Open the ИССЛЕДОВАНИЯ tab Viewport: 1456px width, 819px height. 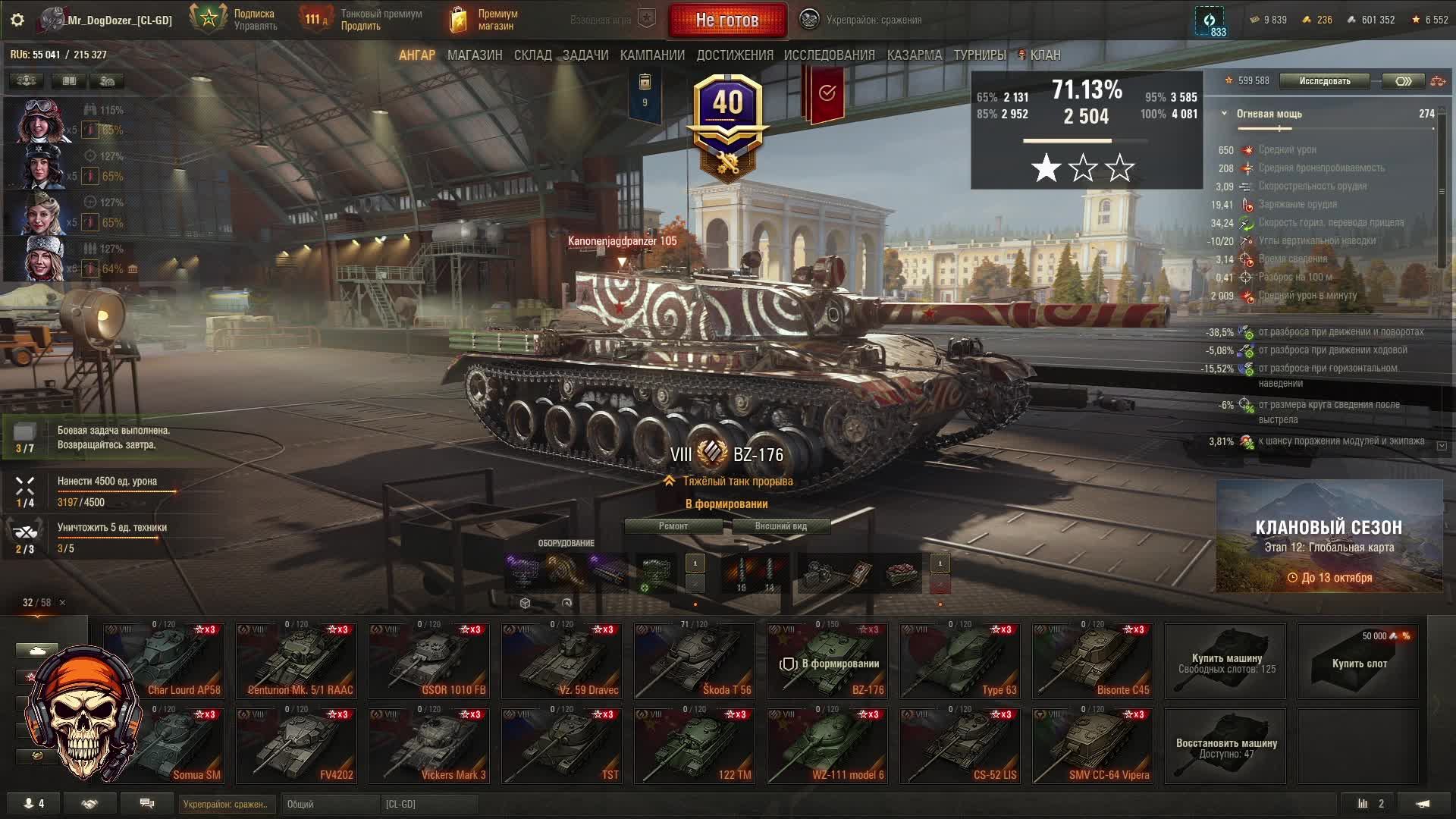[829, 55]
